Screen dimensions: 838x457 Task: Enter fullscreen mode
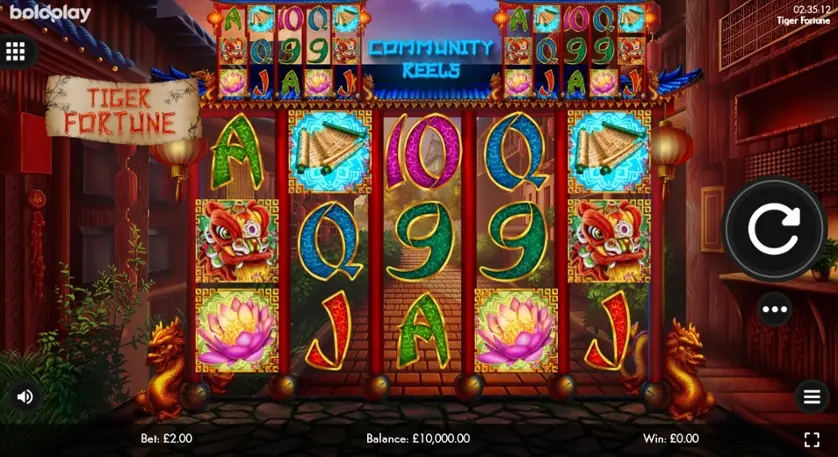point(812,439)
